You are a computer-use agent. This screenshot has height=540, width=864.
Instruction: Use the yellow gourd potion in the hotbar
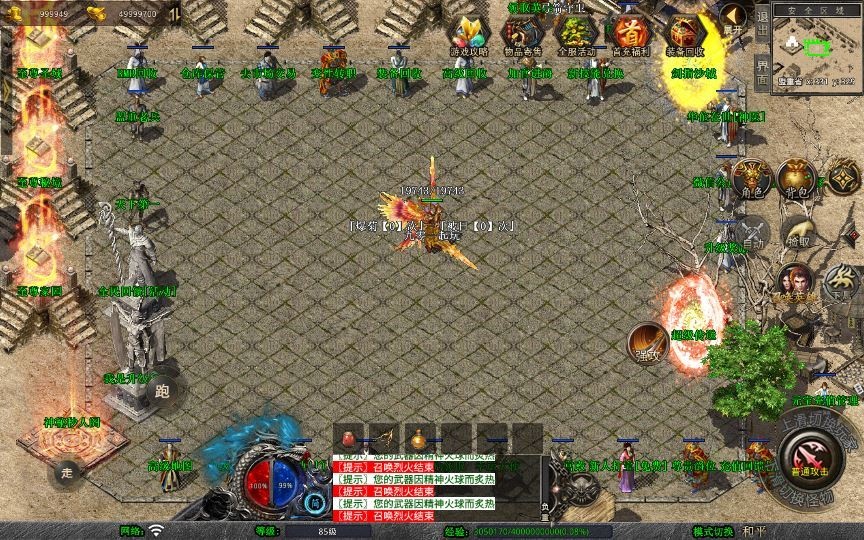coord(418,438)
